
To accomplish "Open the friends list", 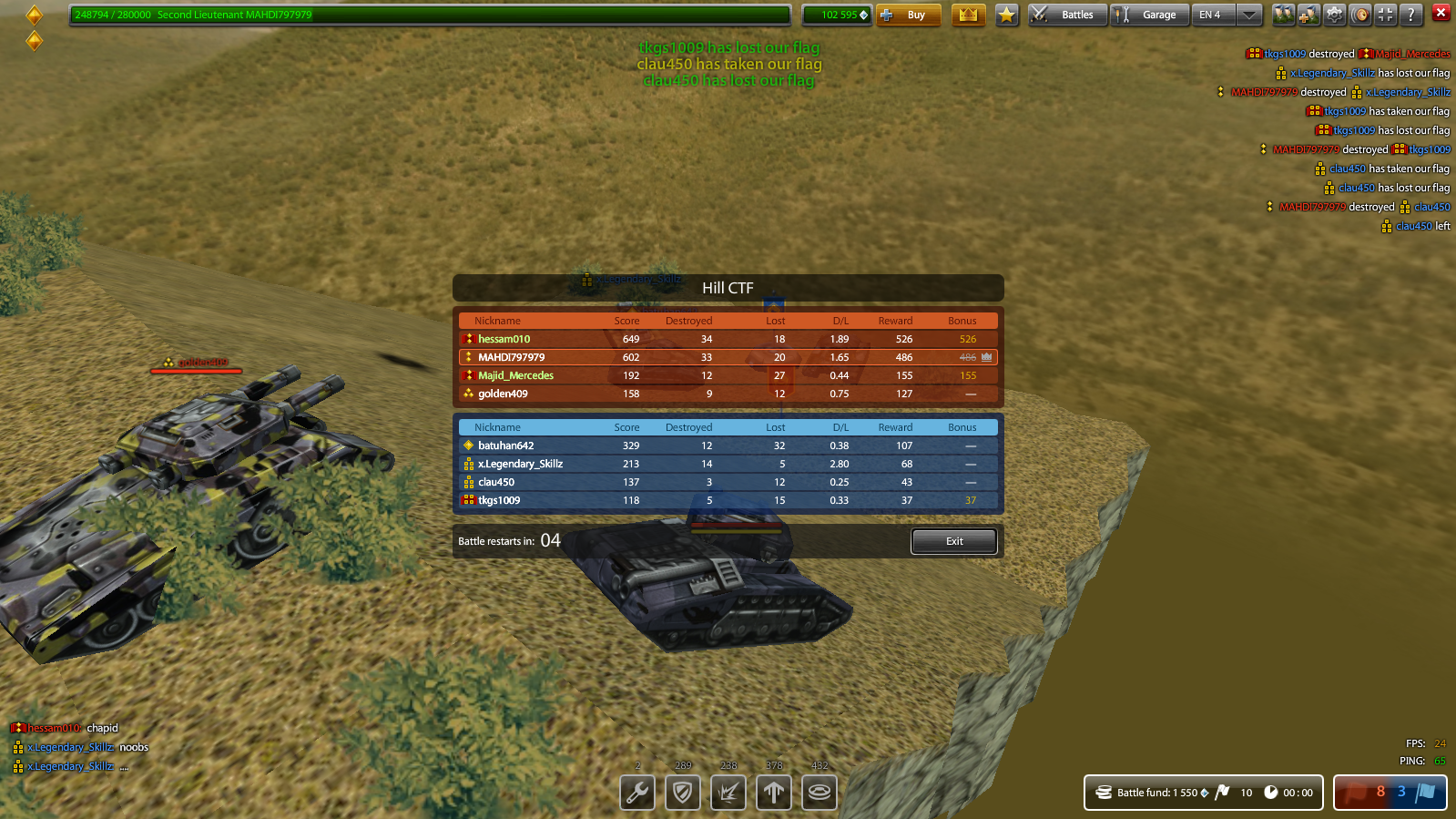I will click(1284, 14).
